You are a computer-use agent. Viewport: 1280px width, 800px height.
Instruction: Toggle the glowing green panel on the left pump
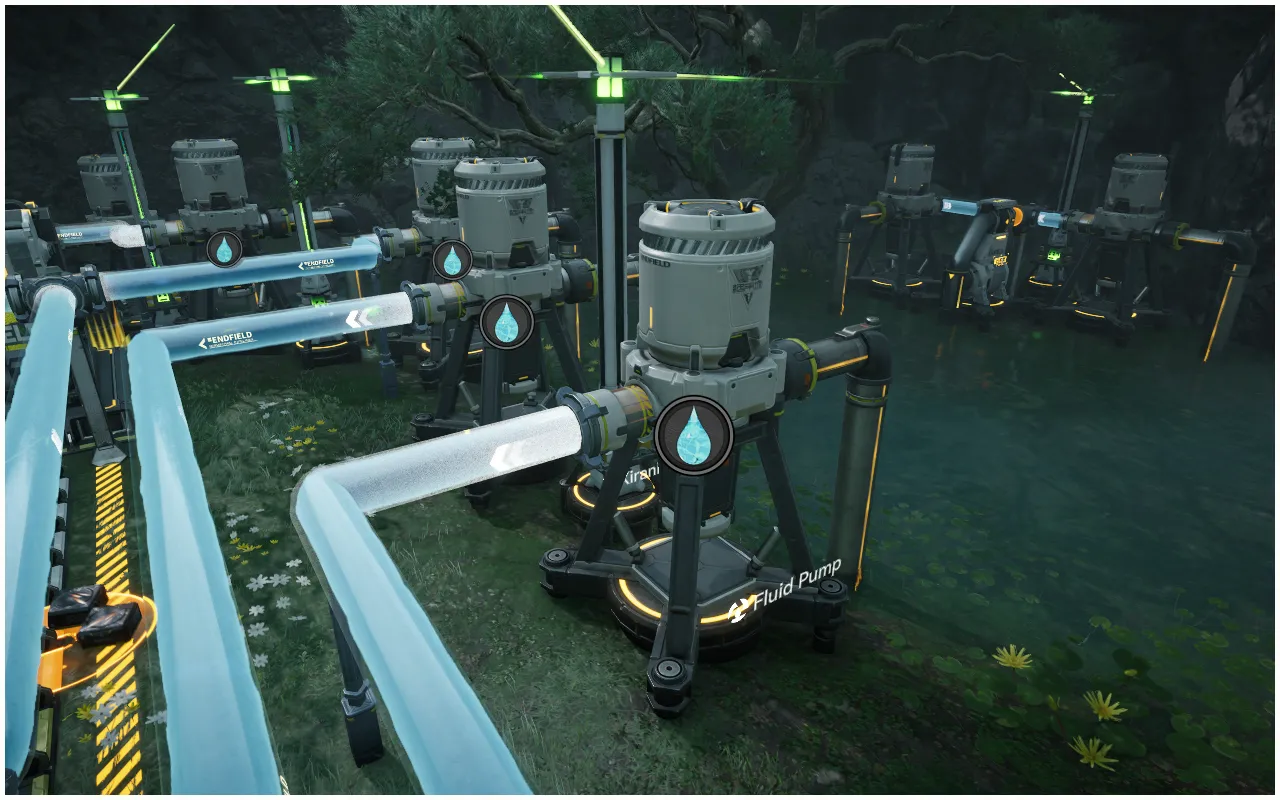(162, 297)
